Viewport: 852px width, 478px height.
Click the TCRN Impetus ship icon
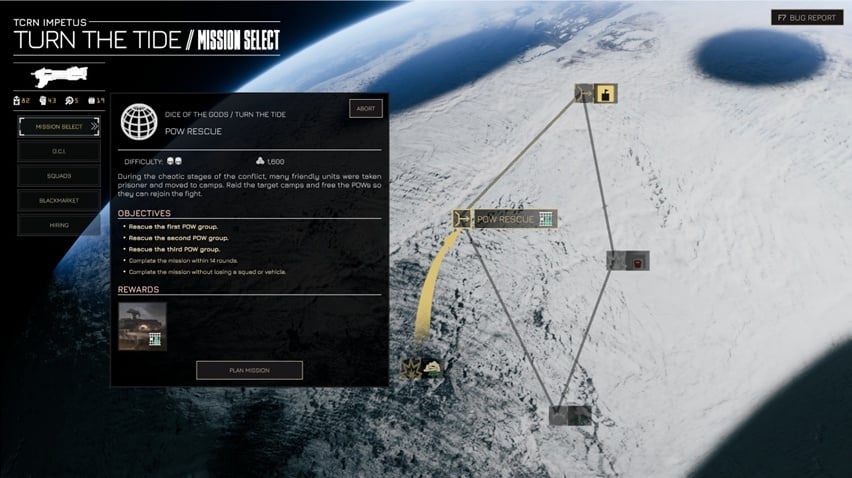[60, 76]
